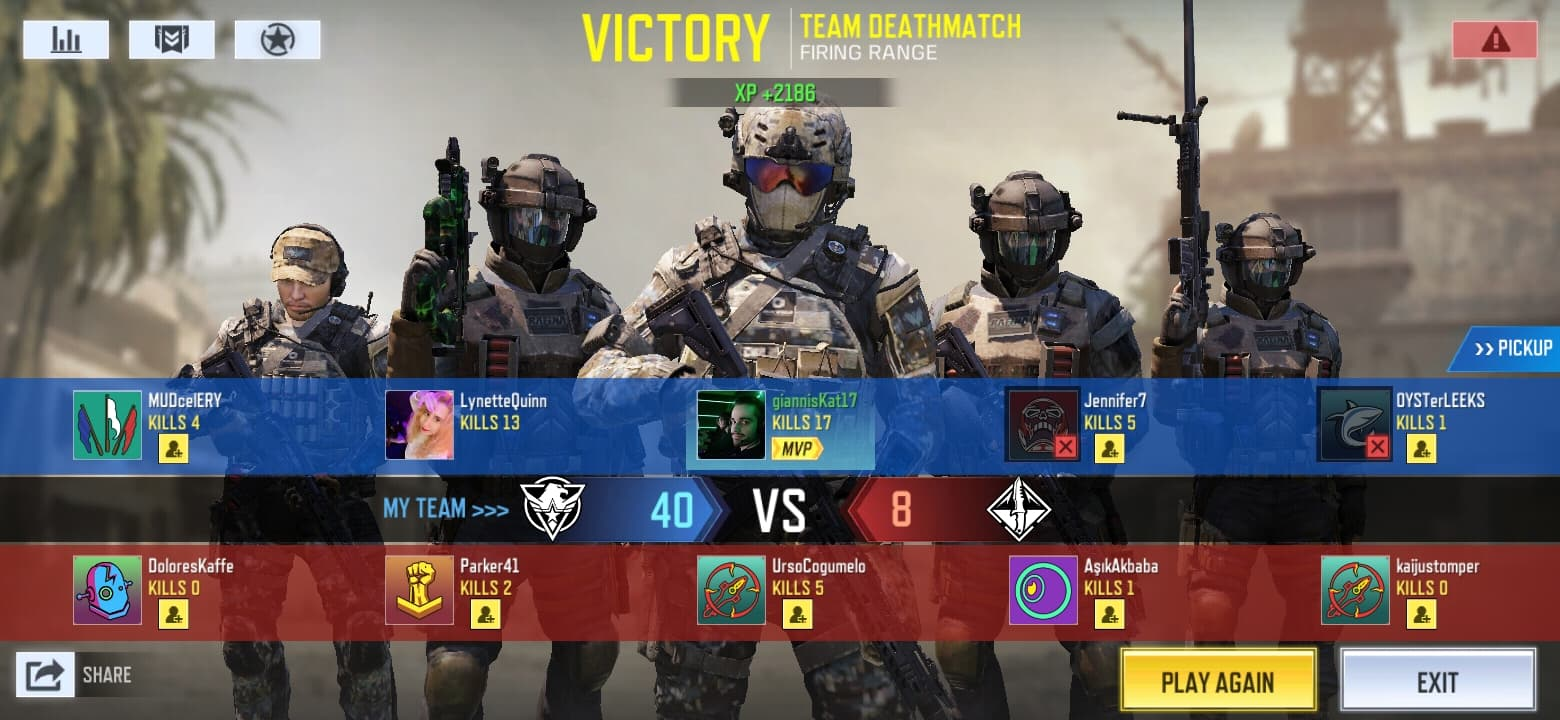1560x720 pixels.
Task: Add OYSTerLEEKS as a friend
Action: (x=1421, y=449)
